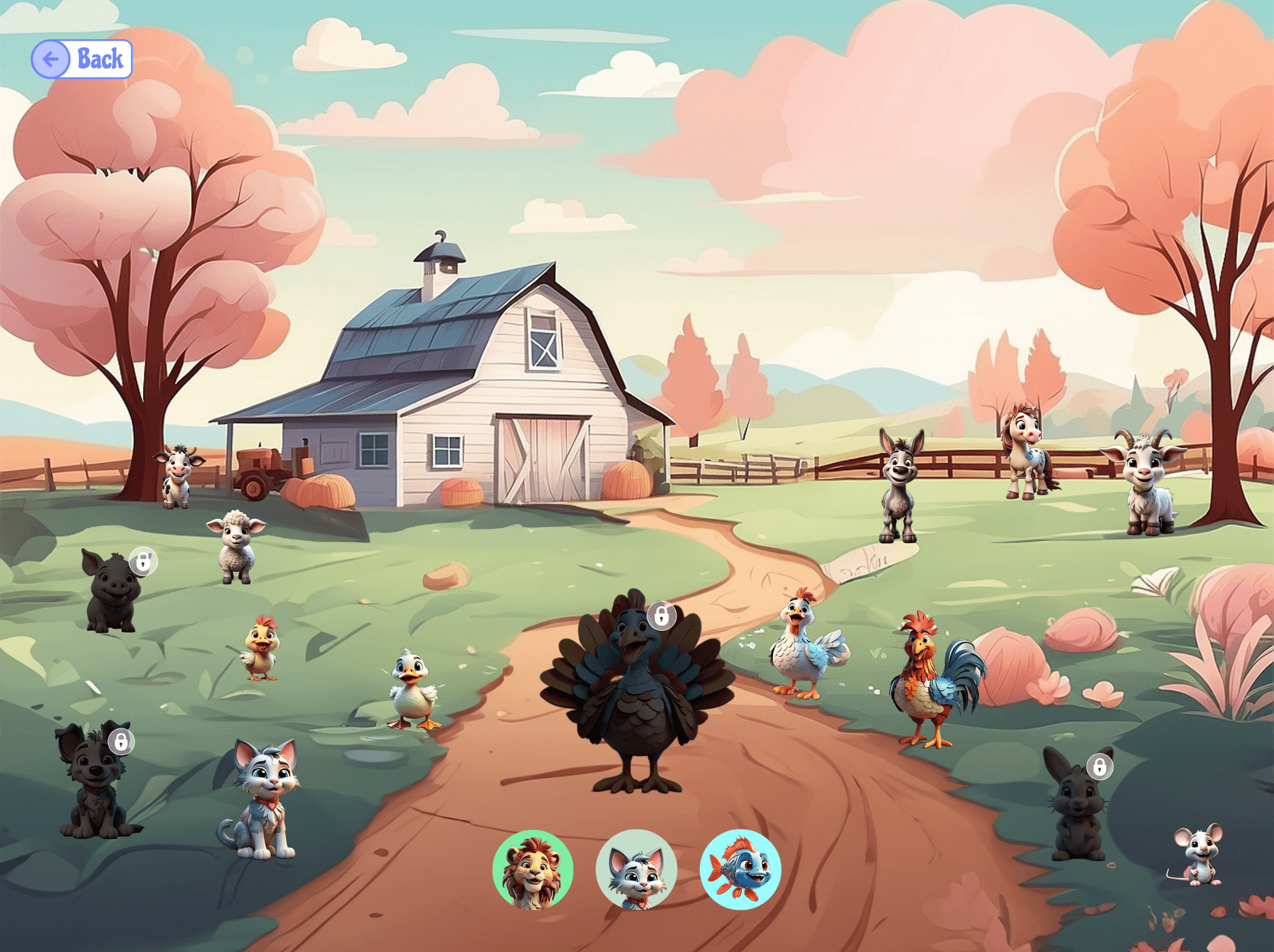Tap the locked rabbit silhouette
The width and height of the screenshot is (1274, 952).
click(x=1077, y=806)
